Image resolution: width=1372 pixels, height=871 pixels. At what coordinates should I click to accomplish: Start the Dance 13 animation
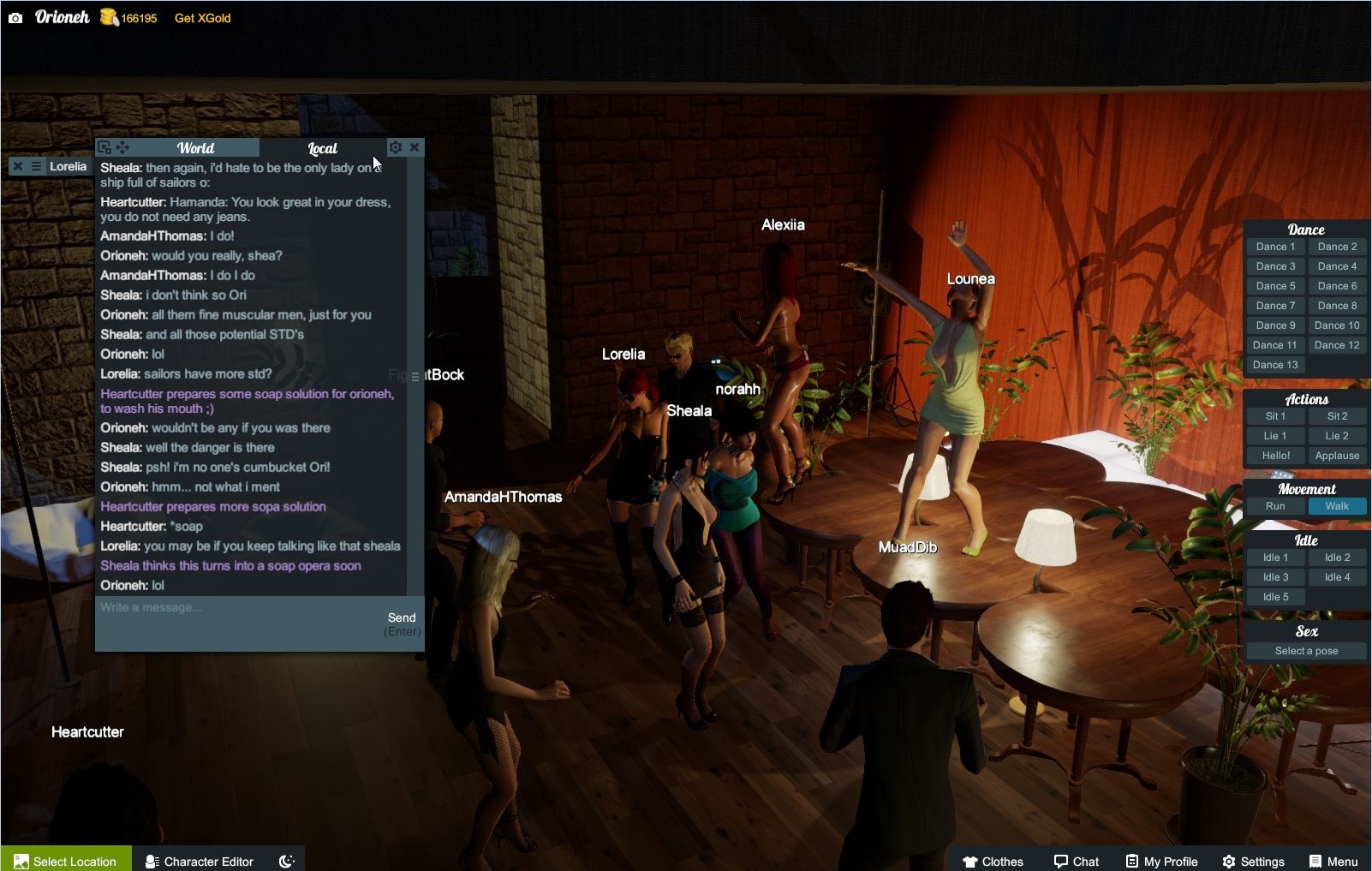pyautogui.click(x=1274, y=364)
